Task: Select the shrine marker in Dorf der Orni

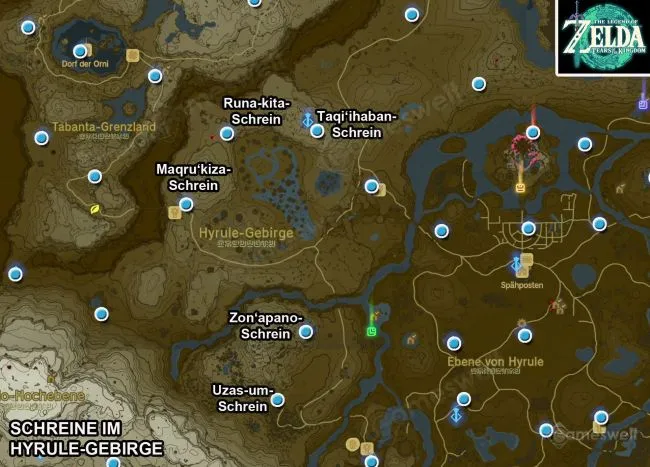Action: 80,51
